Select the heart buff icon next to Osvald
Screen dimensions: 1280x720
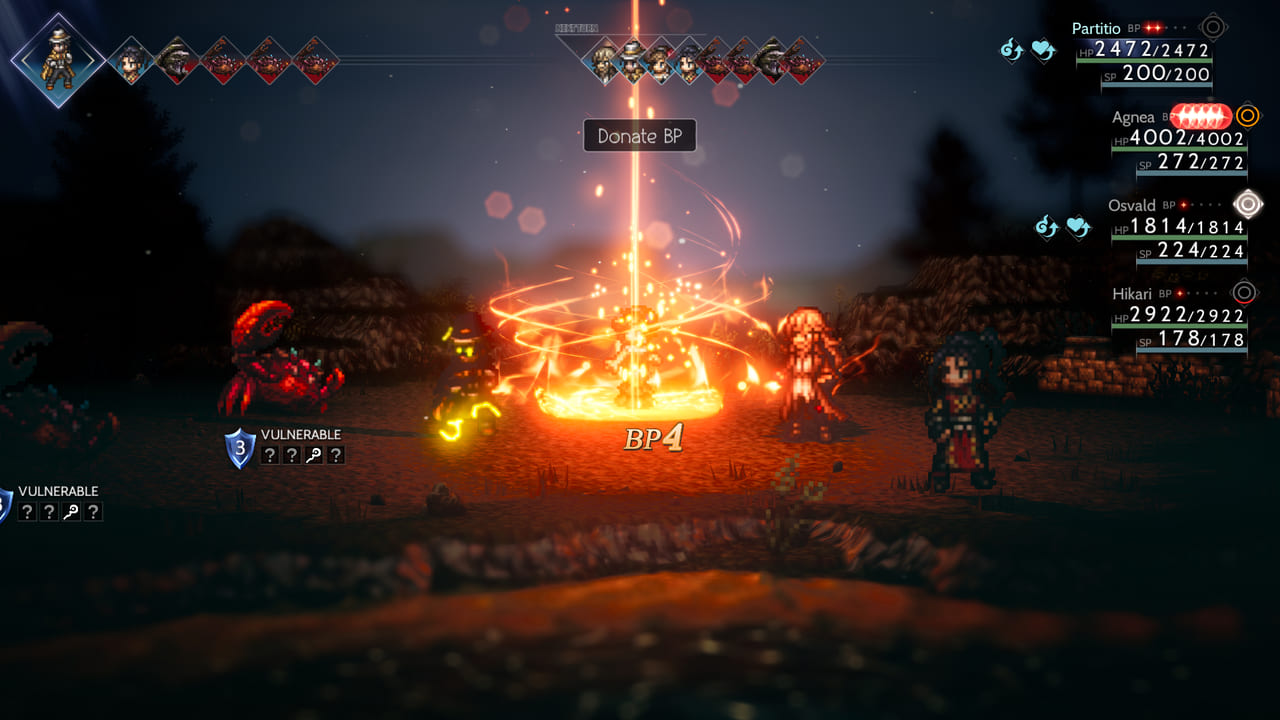pyautogui.click(x=1077, y=224)
